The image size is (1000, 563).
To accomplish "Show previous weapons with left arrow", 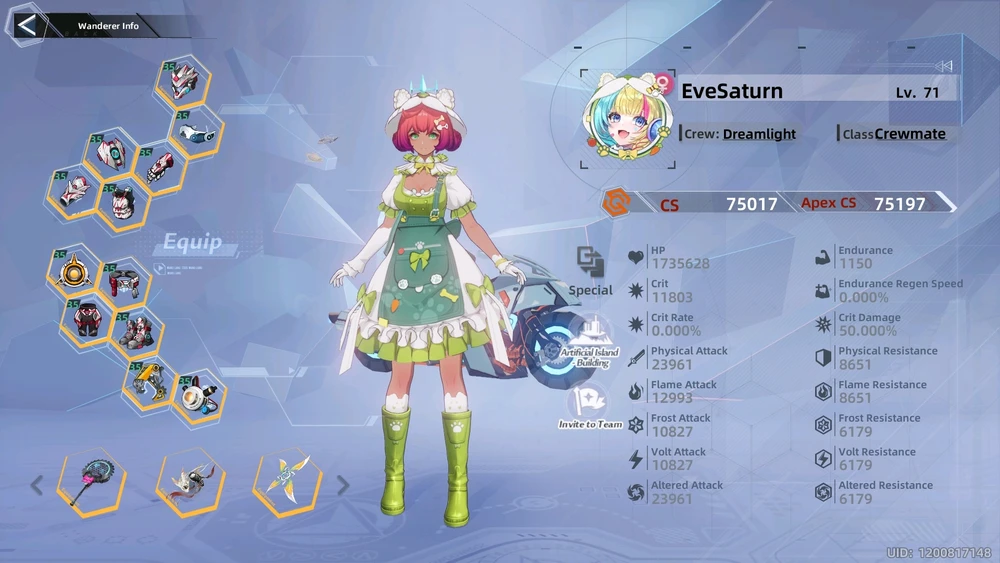I will point(37,486).
